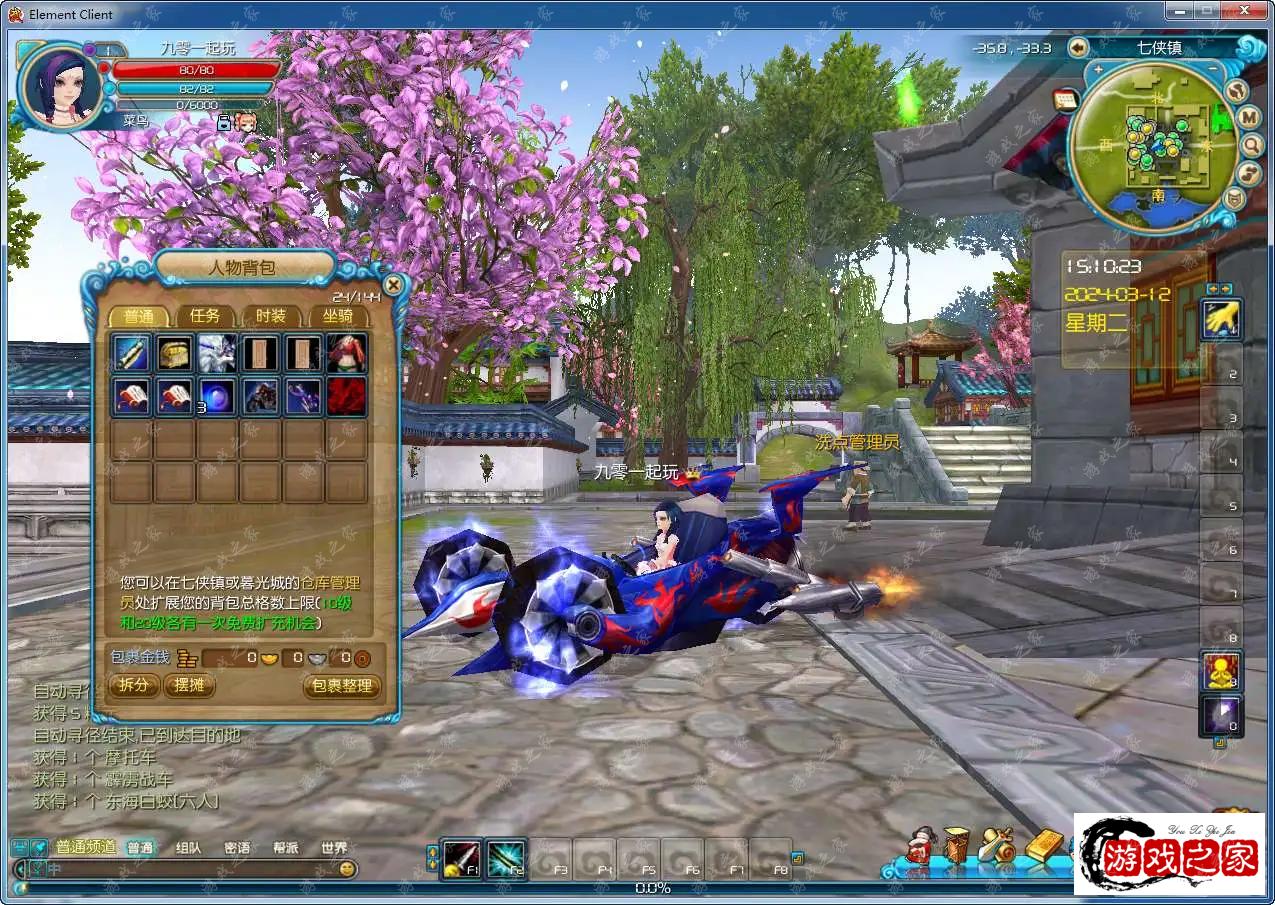The width and height of the screenshot is (1275, 905).
Task: Open the 时装 fashion tab
Action: (271, 316)
